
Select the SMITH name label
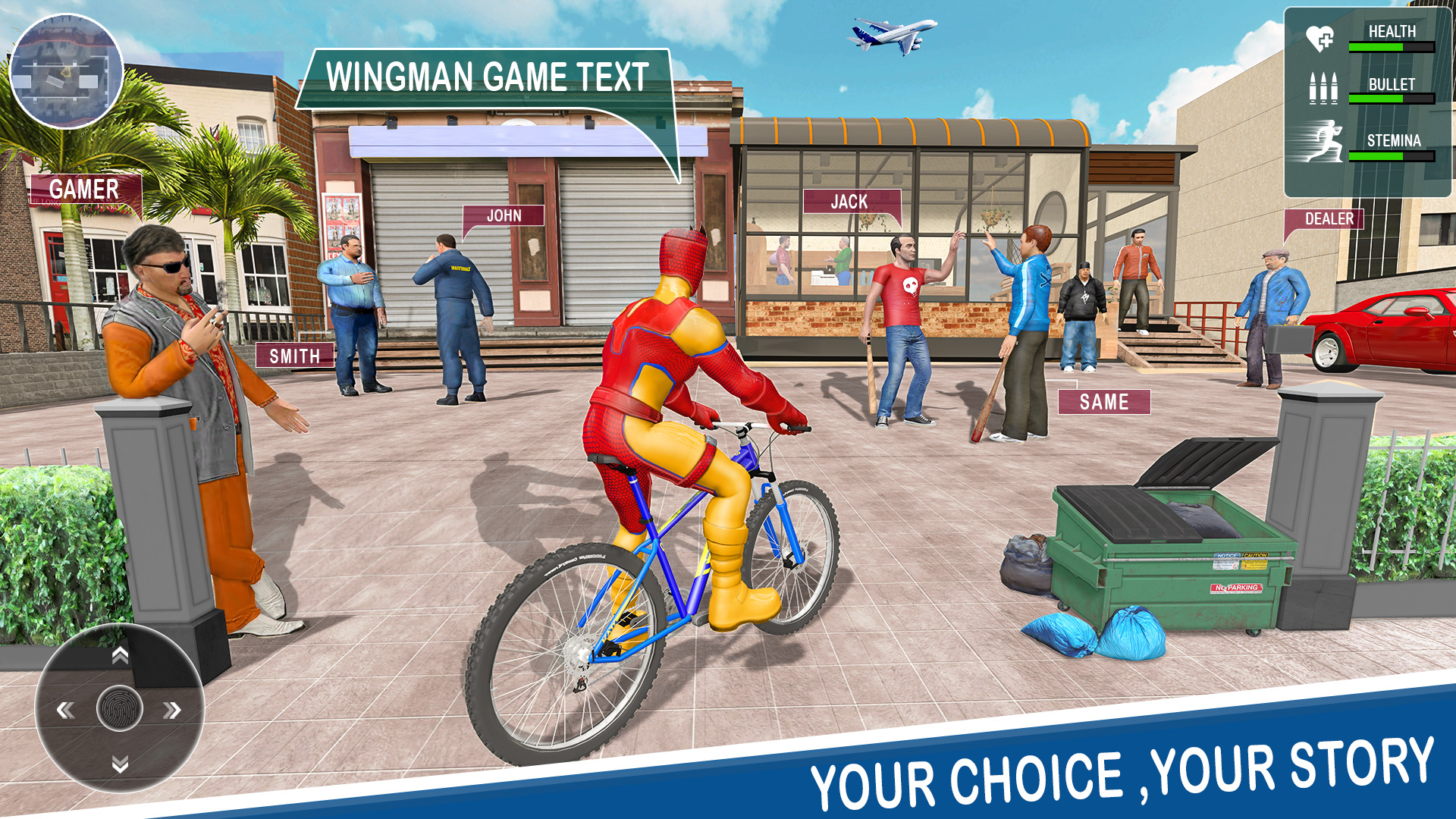294,353
